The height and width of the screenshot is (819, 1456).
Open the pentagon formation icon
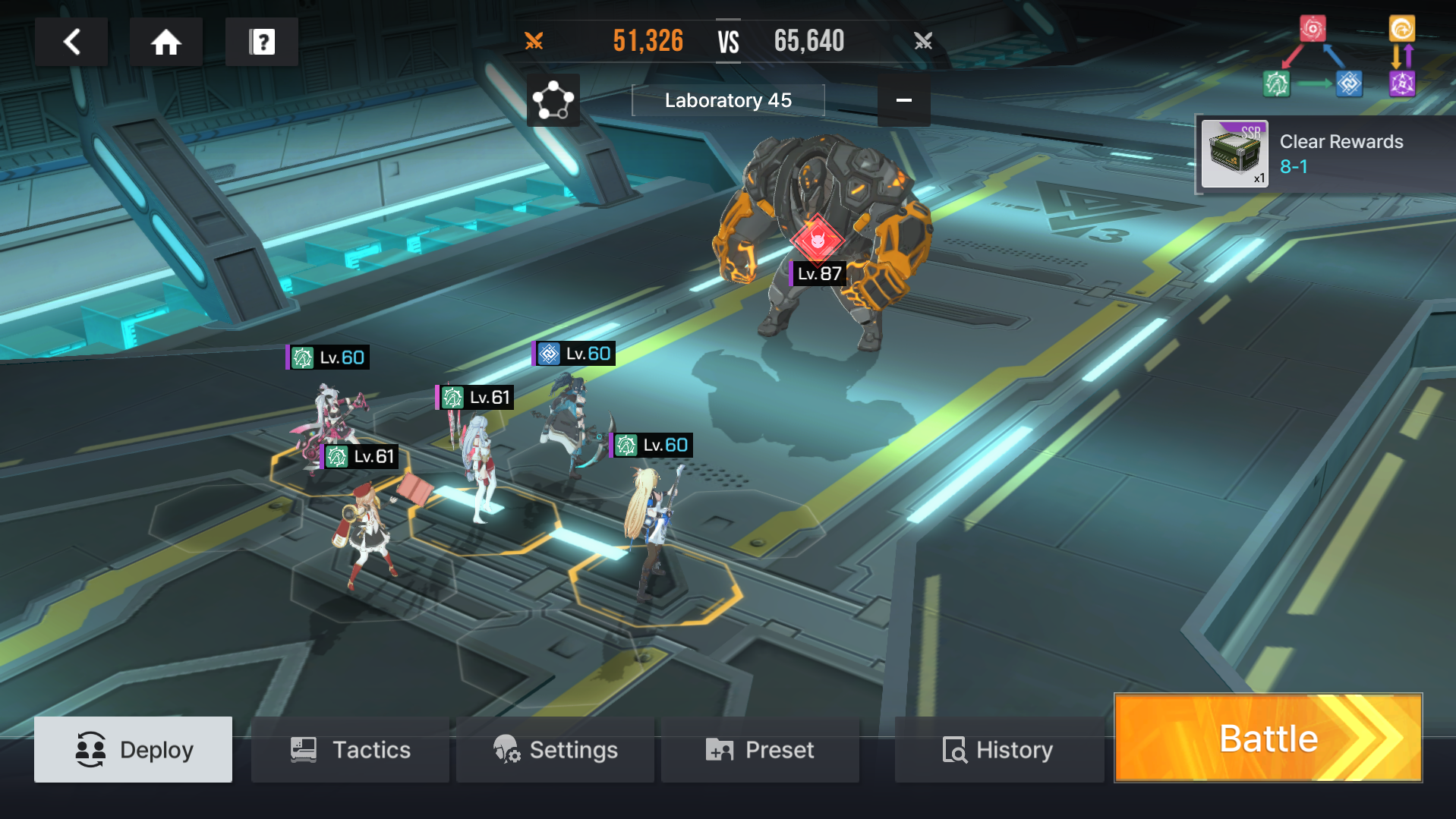coord(553,100)
